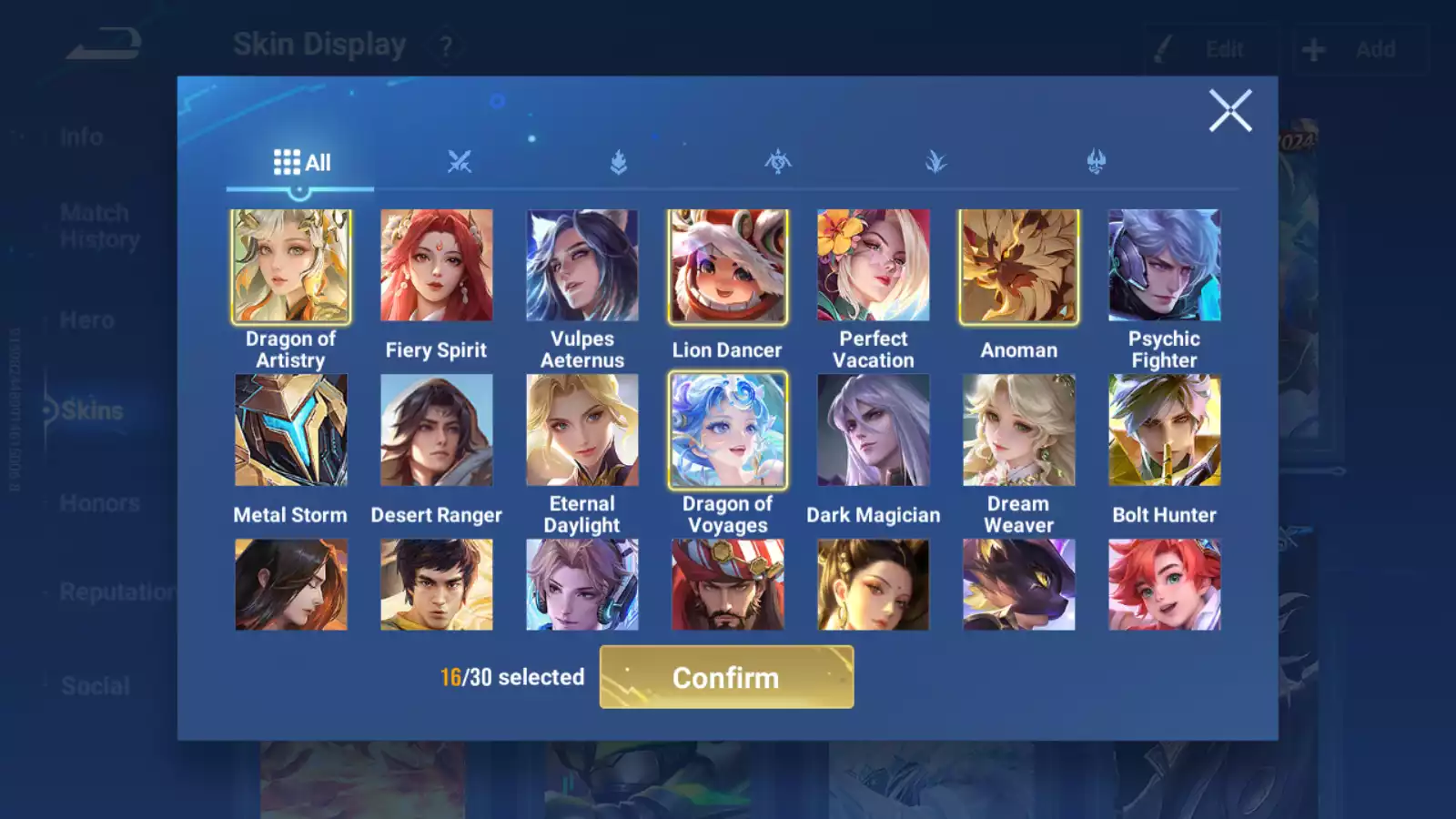Pick the Bolt Hunter skin
The height and width of the screenshot is (819, 1456).
click(x=1165, y=430)
